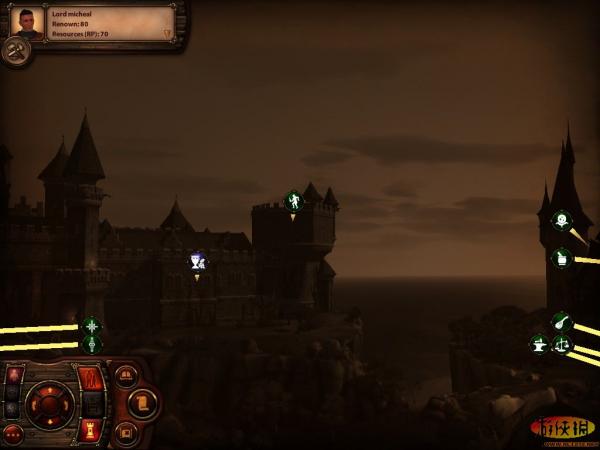
Task: Click the round camera control dial
Action: 48,404
